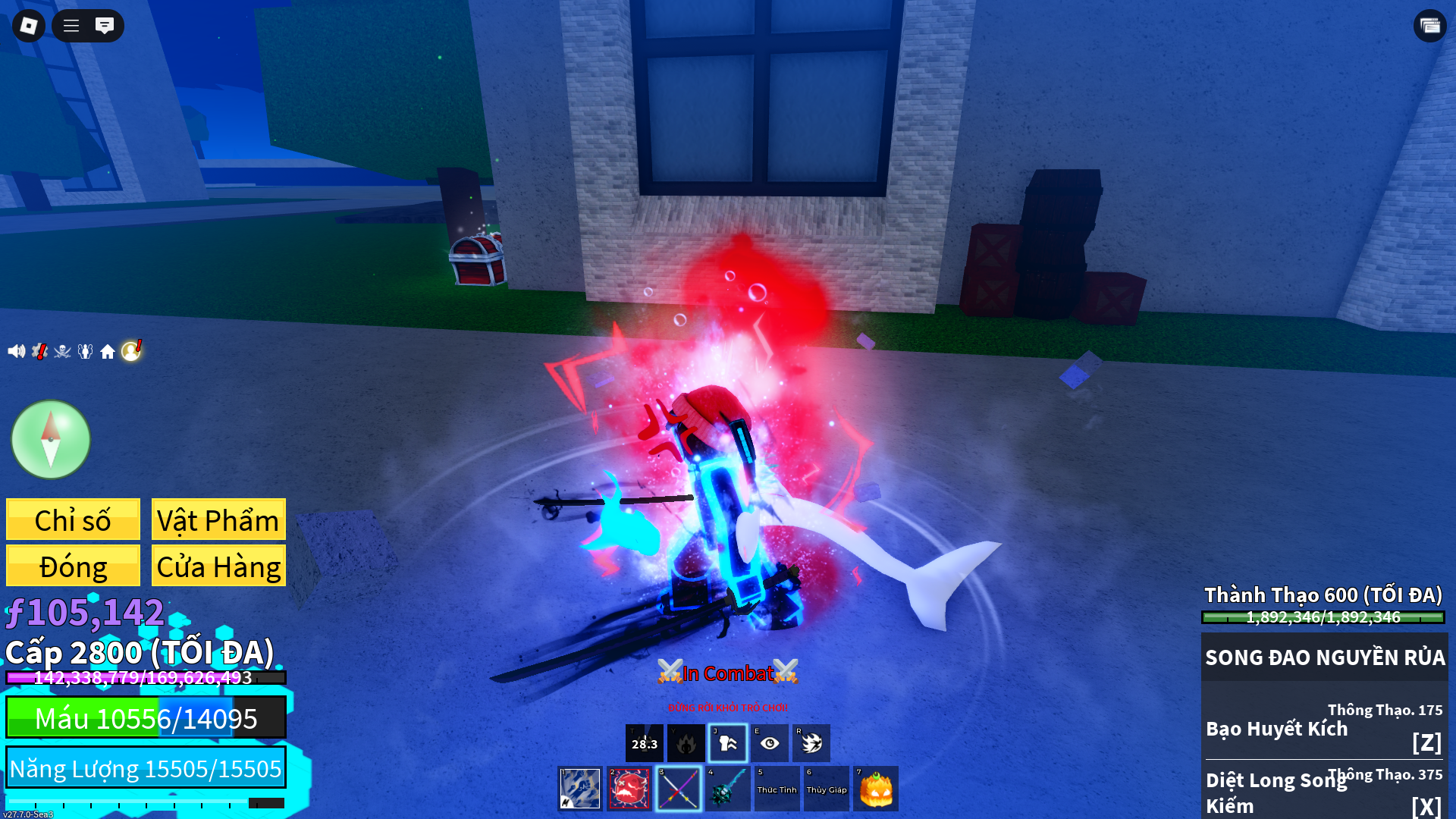
Task: Select the fist fighting style hotbar slot
Action: click(580, 789)
